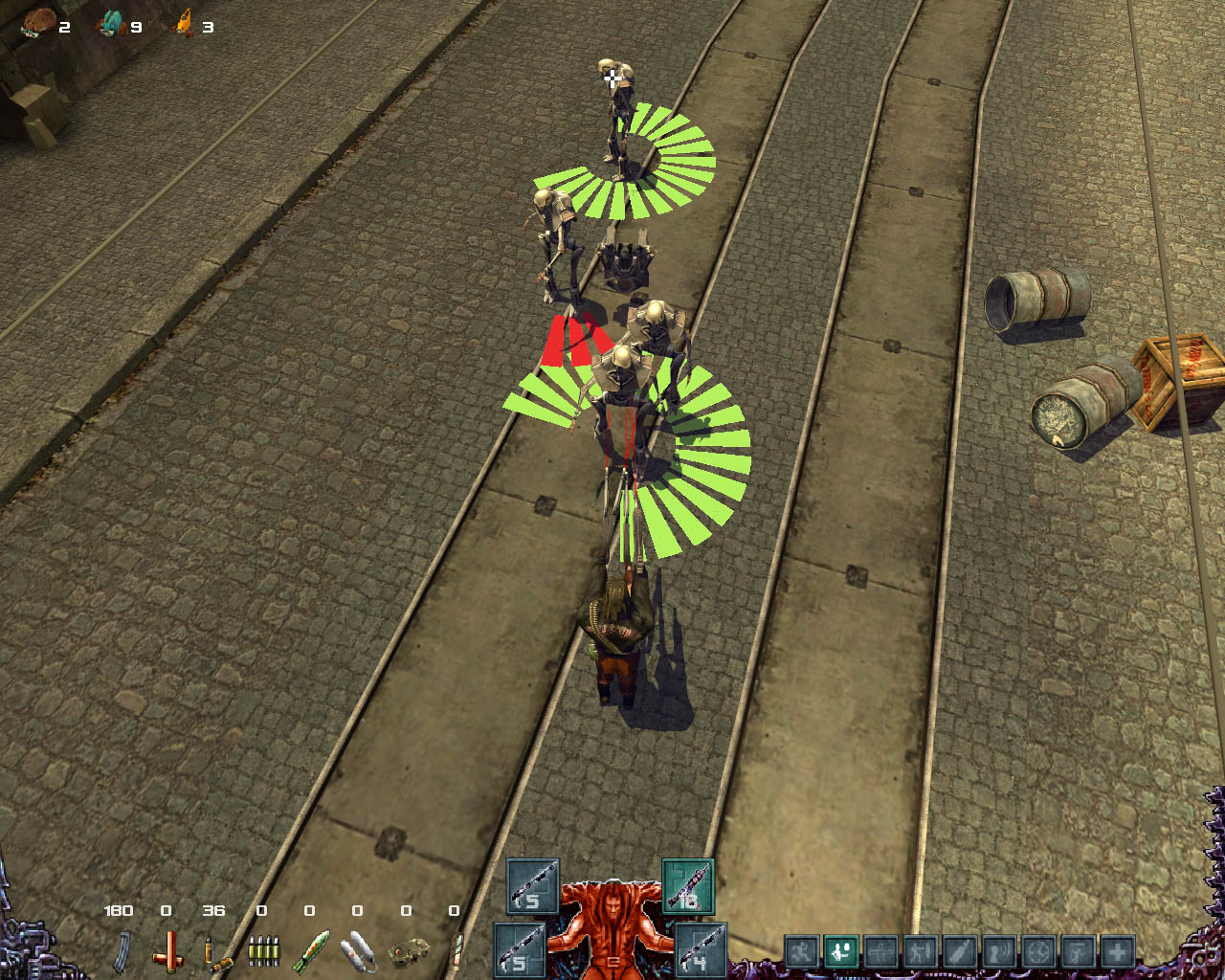
Task: Select the crossed-out weapon button
Action: [x=880, y=952]
